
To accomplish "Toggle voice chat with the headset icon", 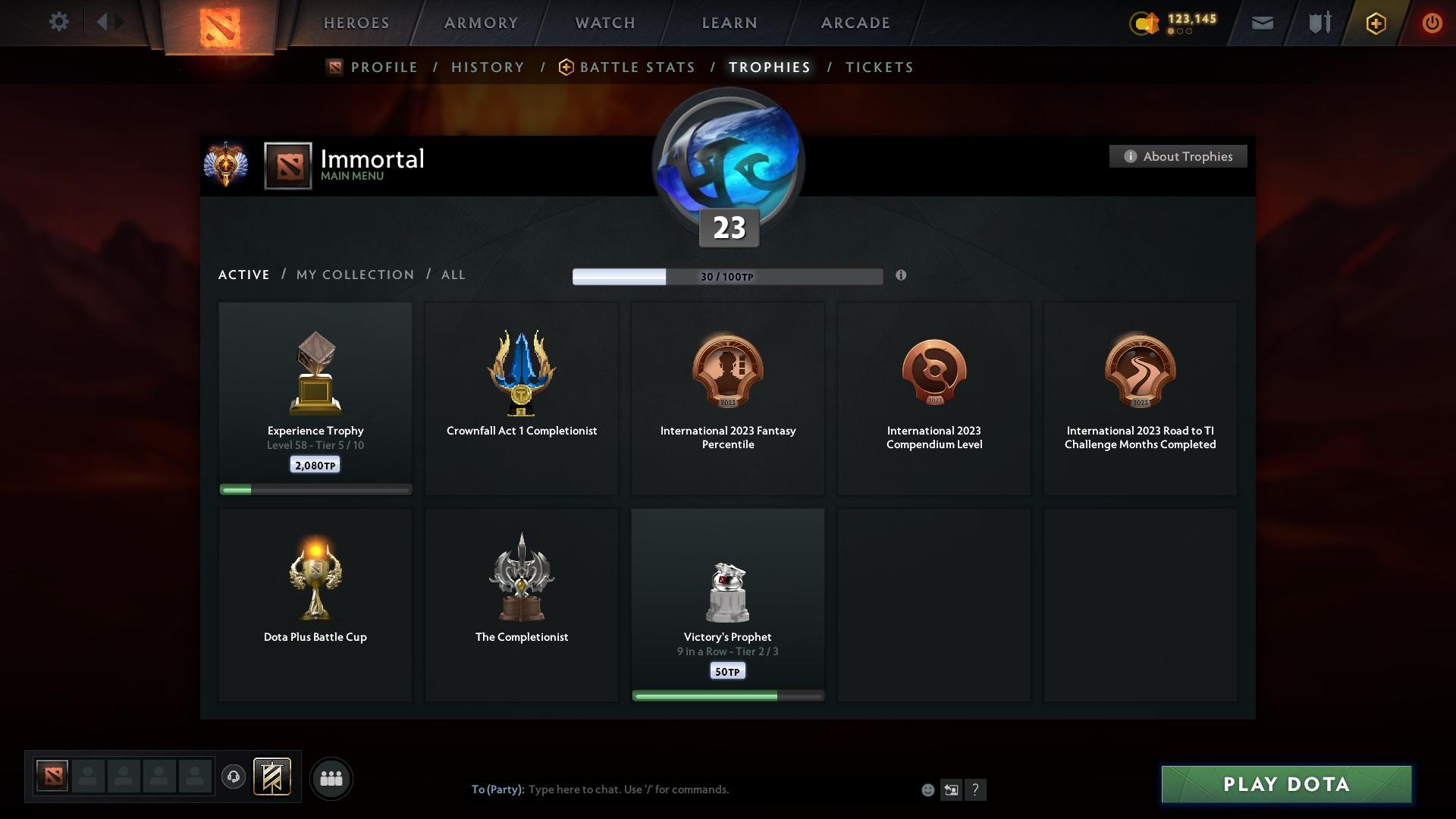I will point(233,777).
